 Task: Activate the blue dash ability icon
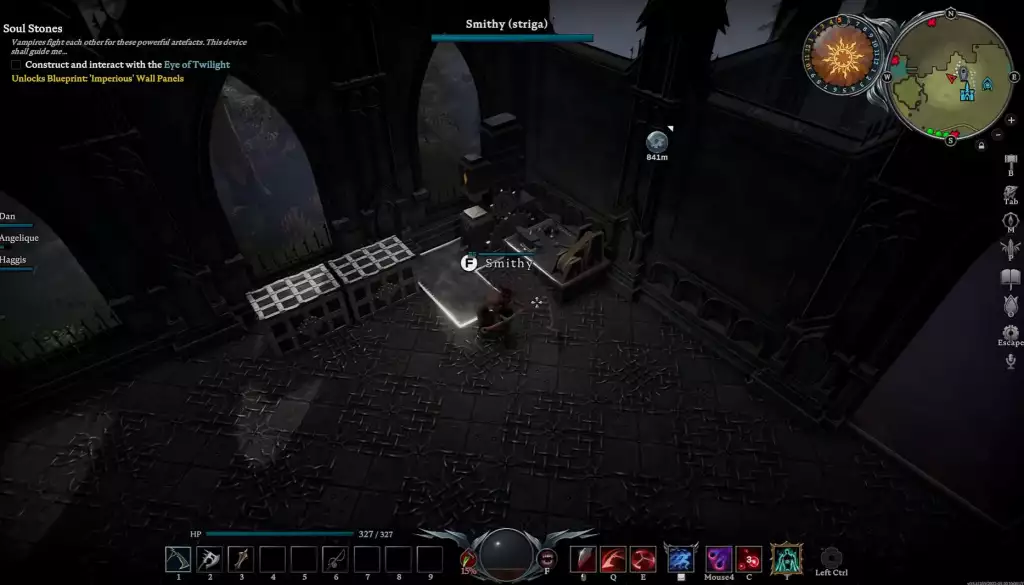(681, 558)
